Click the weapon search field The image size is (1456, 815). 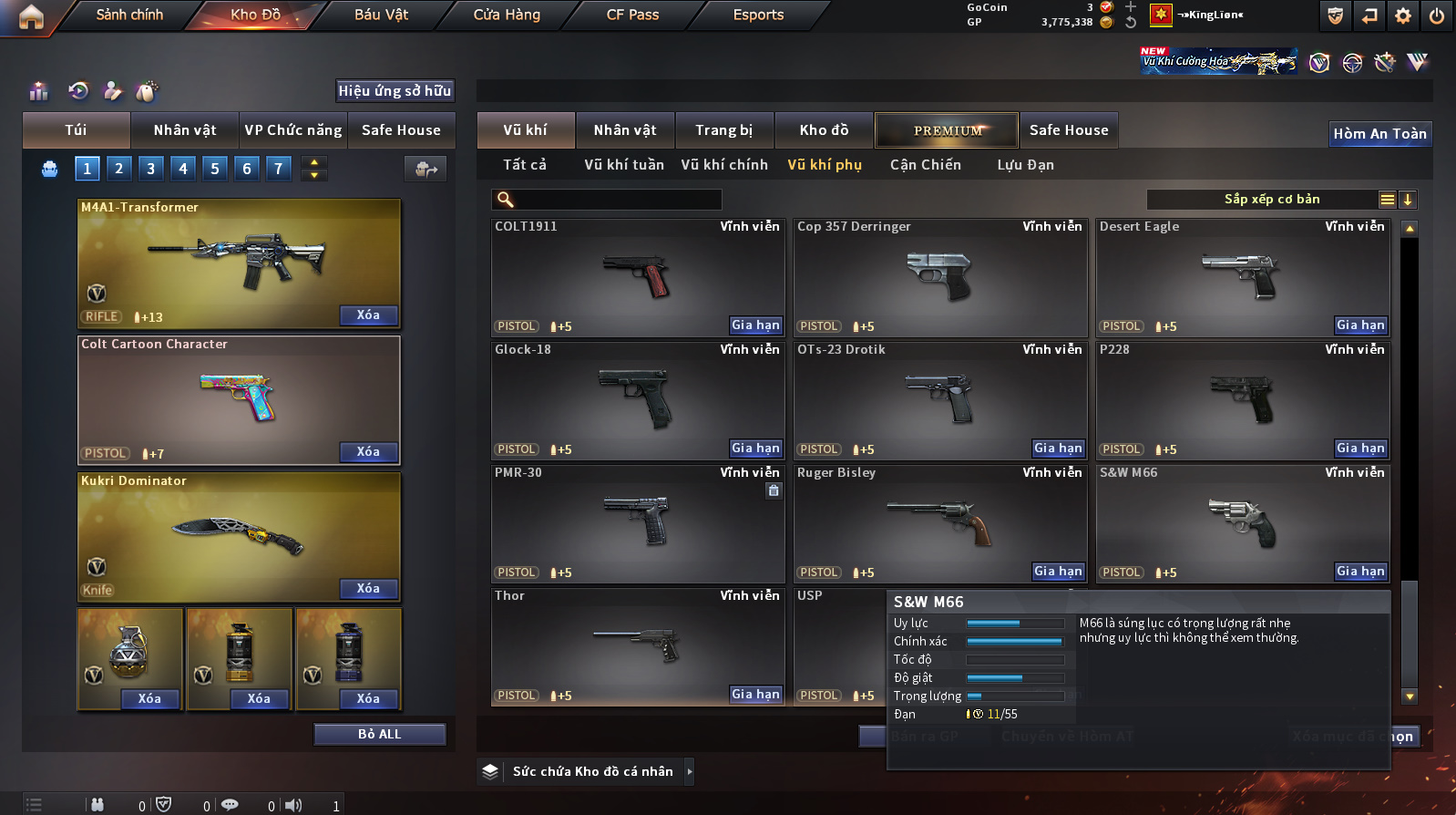pyautogui.click(x=617, y=200)
